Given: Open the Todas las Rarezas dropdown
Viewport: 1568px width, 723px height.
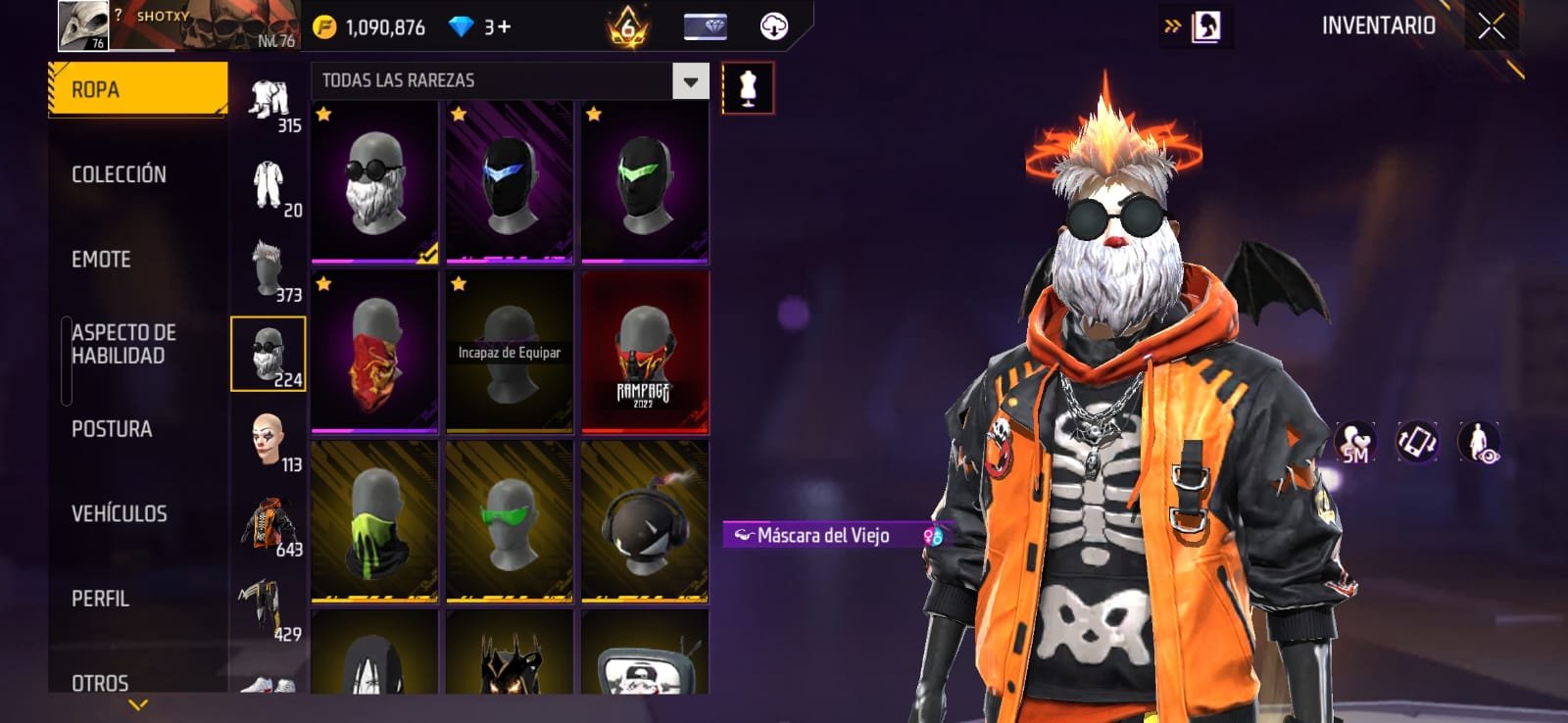Looking at the screenshot, I should (x=690, y=81).
